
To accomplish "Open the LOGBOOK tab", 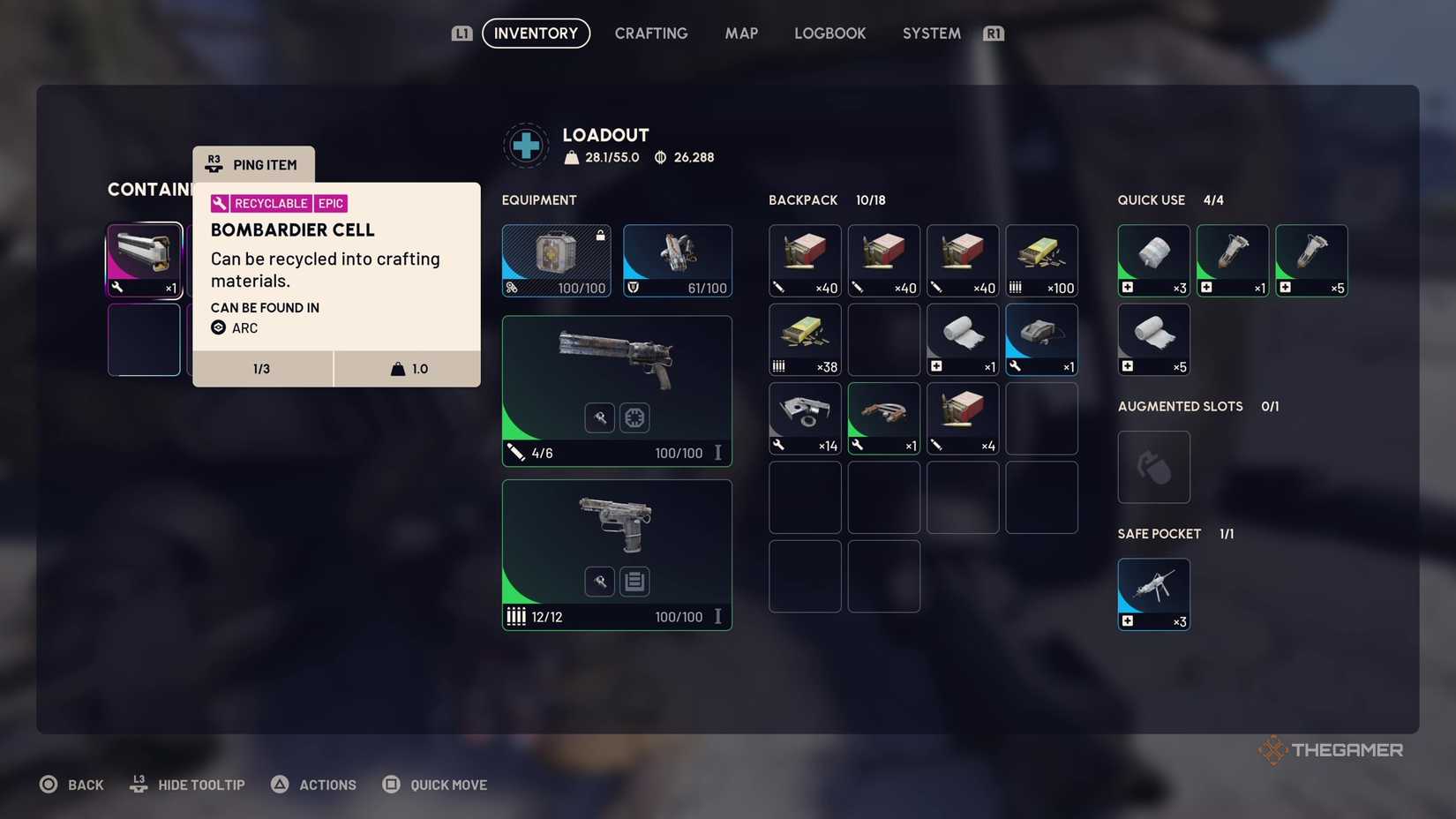I will click(x=829, y=33).
